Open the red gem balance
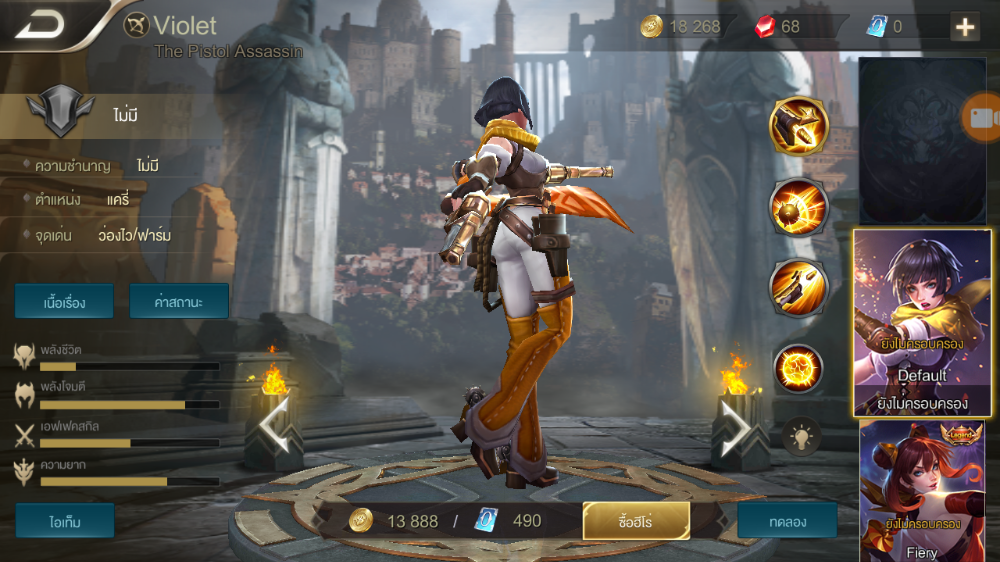 pos(780,27)
